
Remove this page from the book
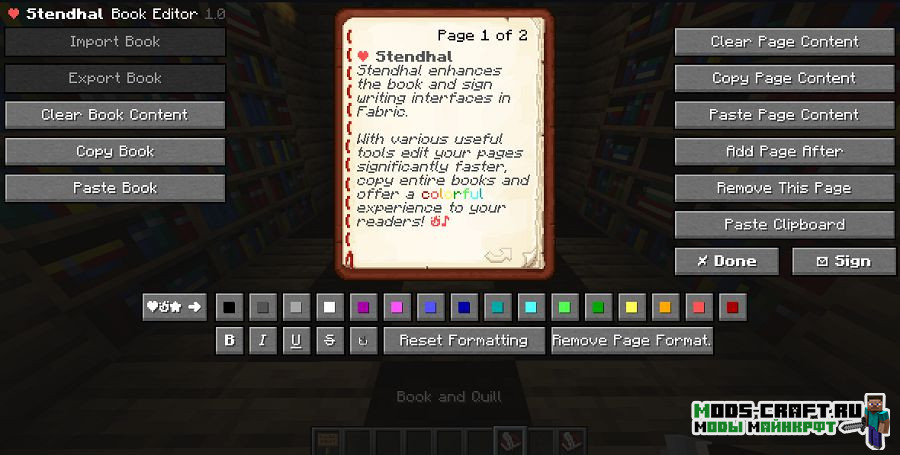[784, 188]
